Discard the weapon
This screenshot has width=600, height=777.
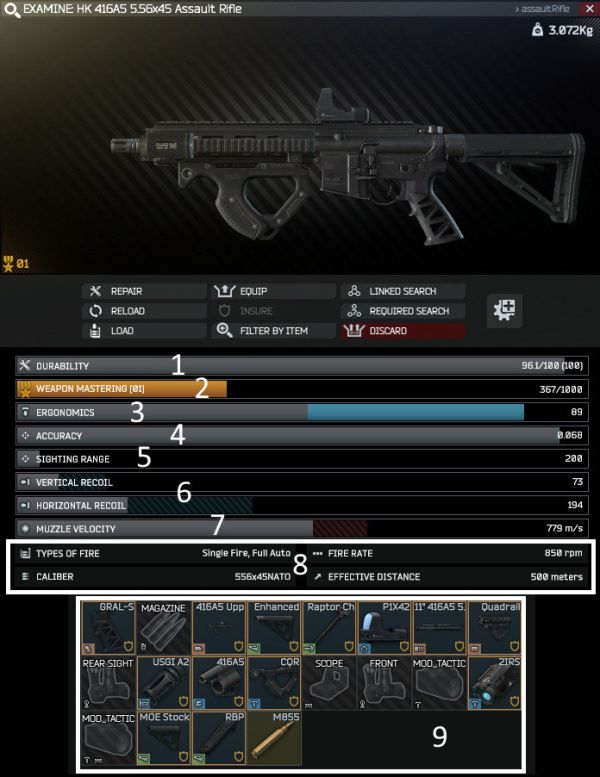tap(403, 330)
